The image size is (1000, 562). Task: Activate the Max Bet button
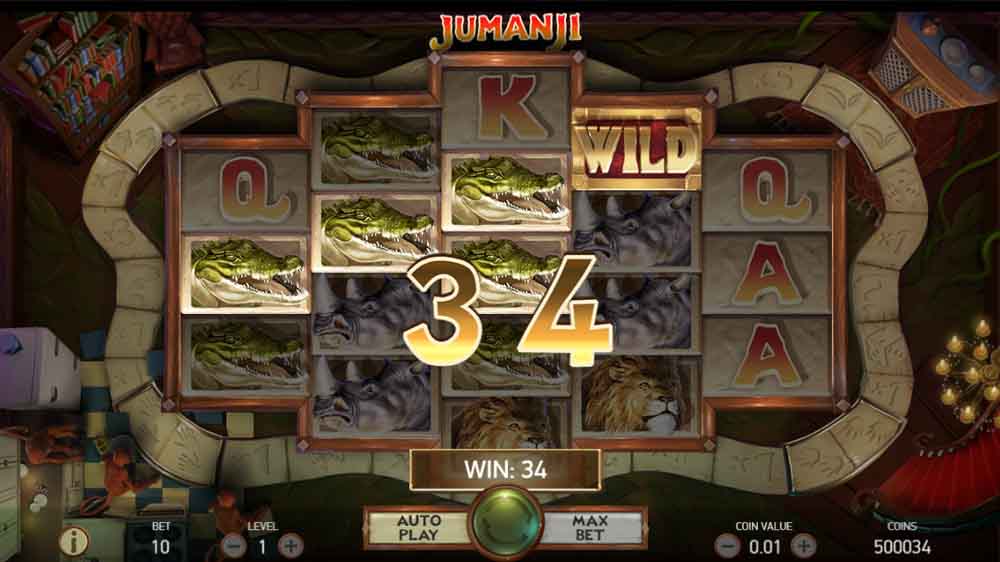pos(591,527)
